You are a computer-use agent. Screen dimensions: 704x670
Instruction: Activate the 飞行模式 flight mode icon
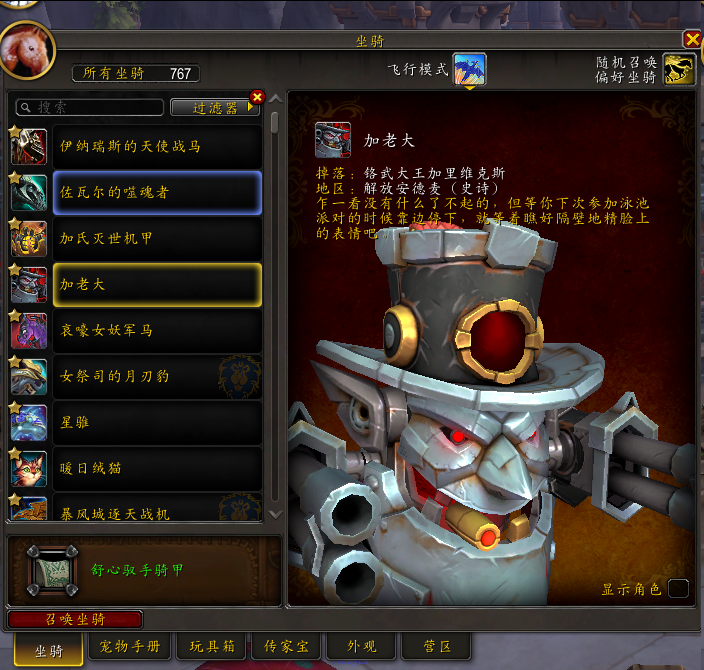469,69
